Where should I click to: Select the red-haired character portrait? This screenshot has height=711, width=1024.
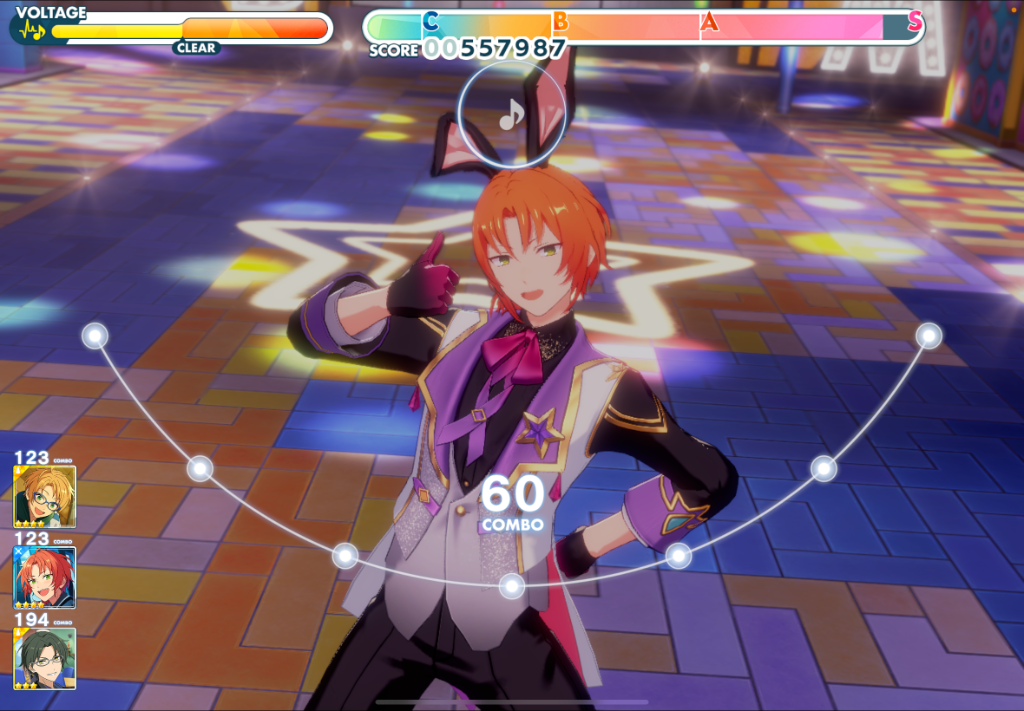pos(45,577)
